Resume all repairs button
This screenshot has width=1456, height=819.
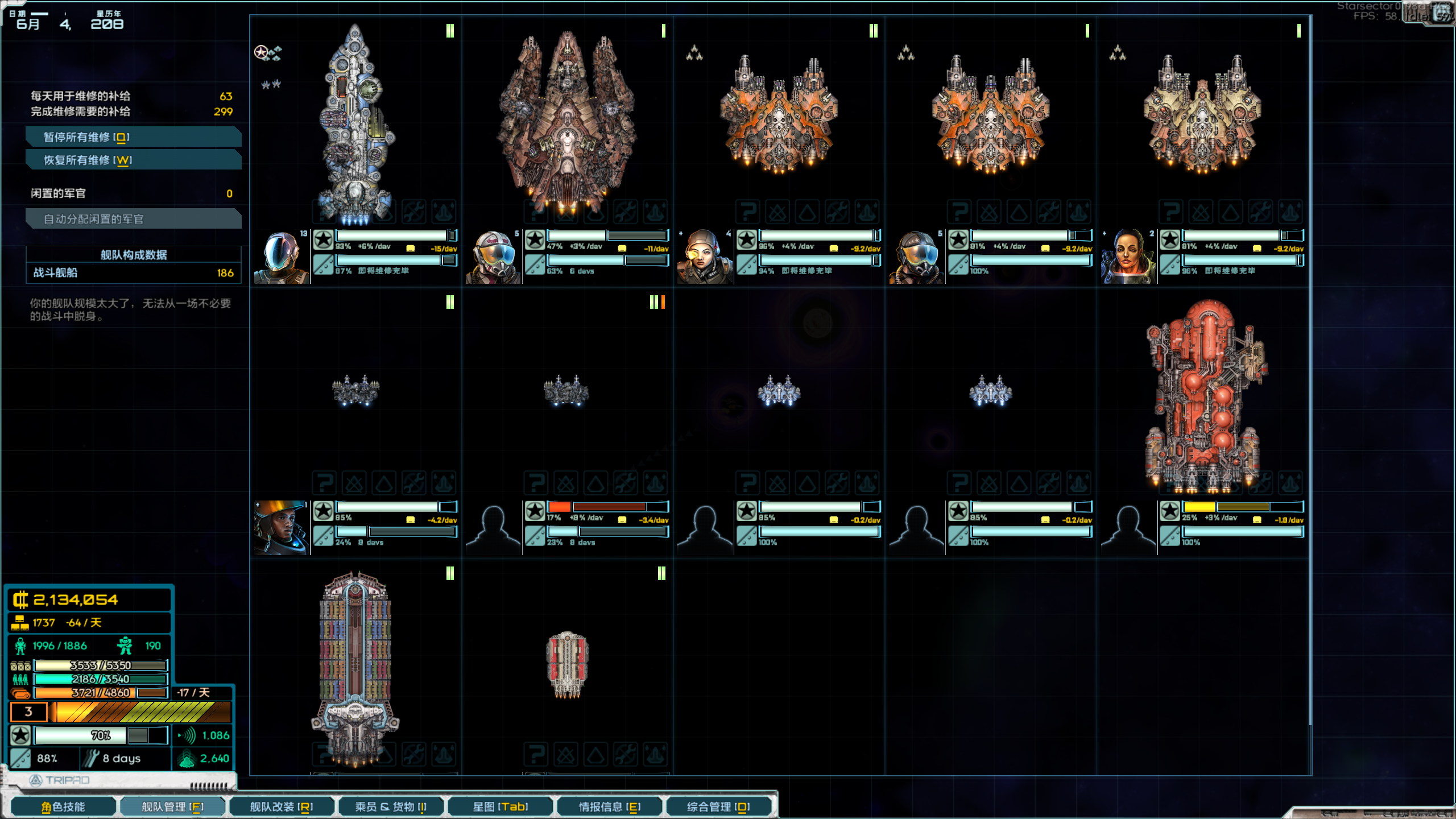[x=133, y=160]
